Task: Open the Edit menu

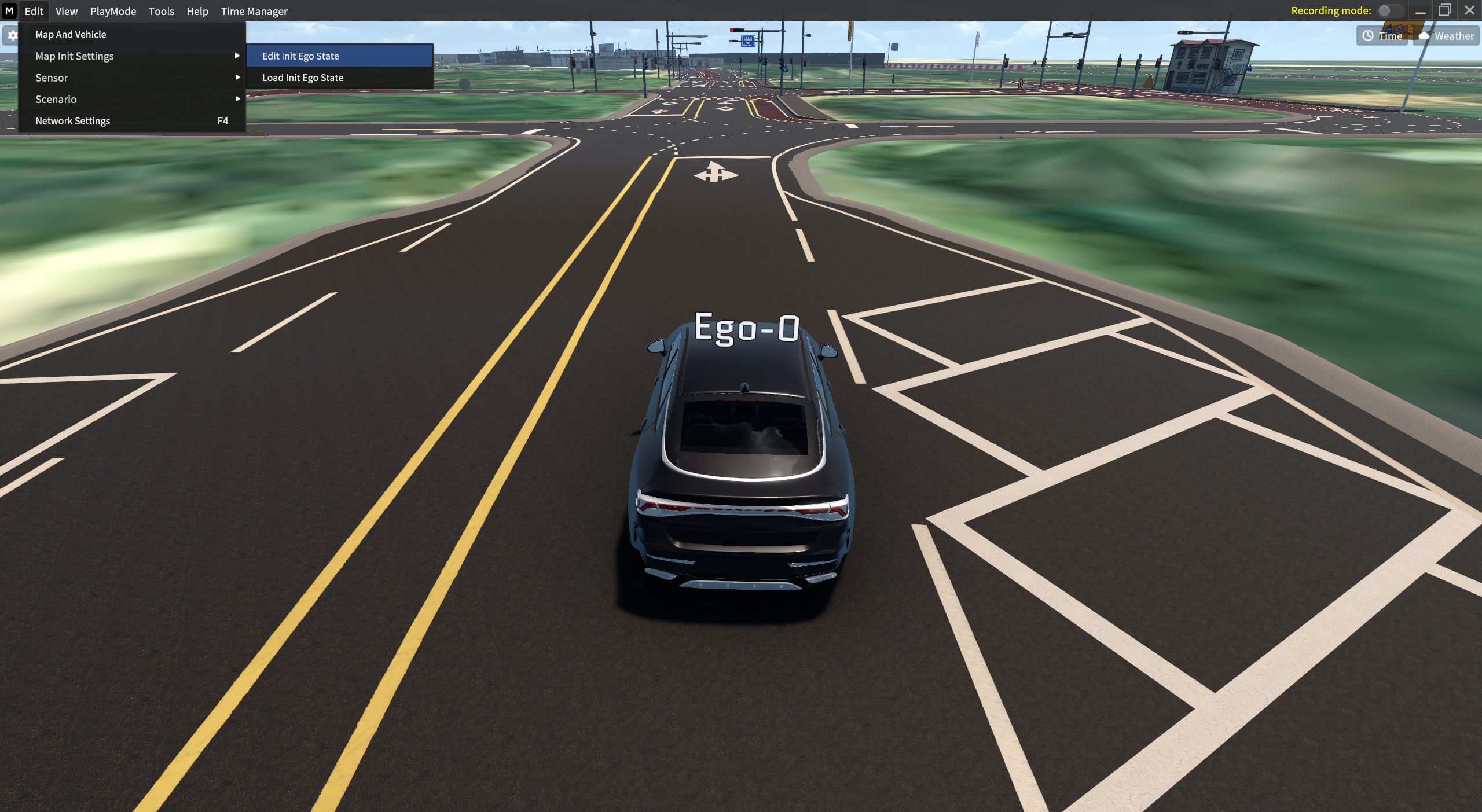Action: [34, 11]
